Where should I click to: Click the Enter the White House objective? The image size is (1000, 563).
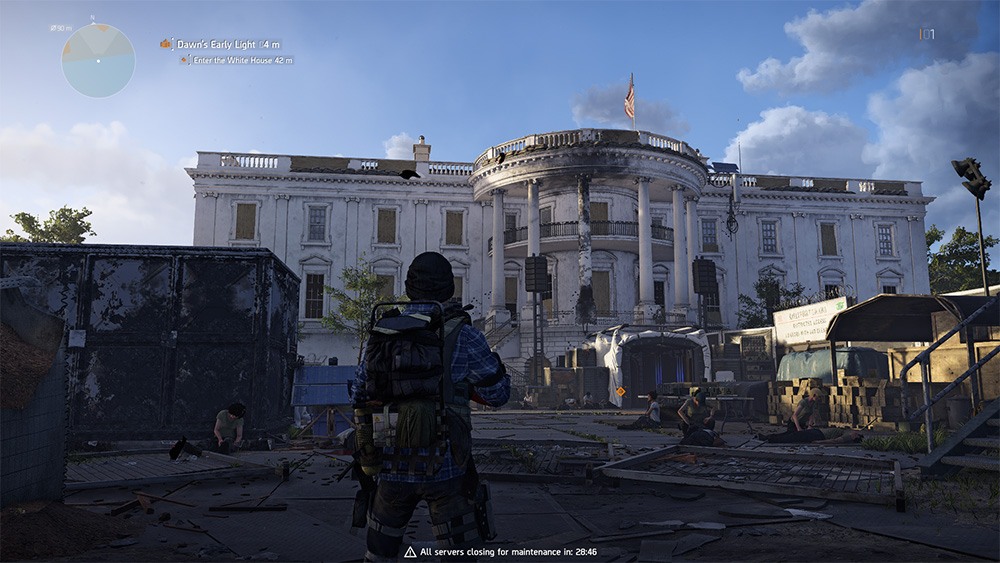(x=236, y=61)
